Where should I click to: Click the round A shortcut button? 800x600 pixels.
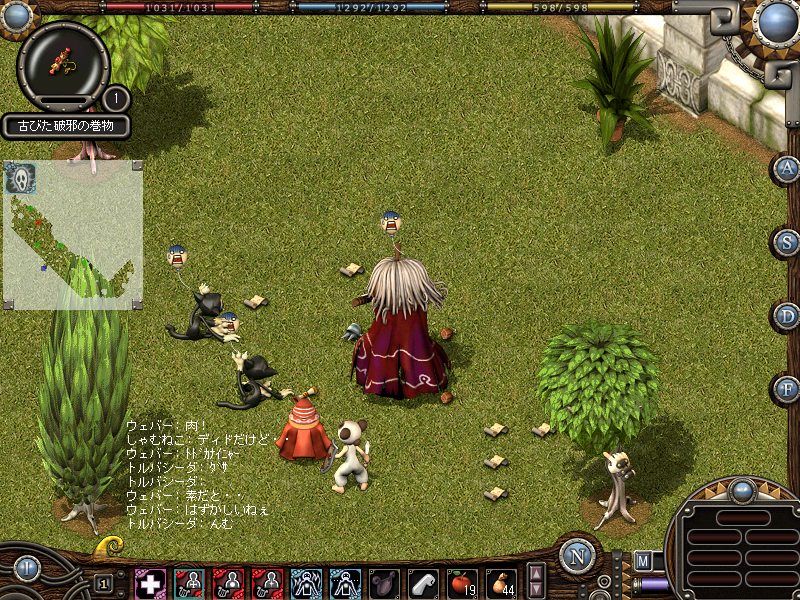point(786,169)
